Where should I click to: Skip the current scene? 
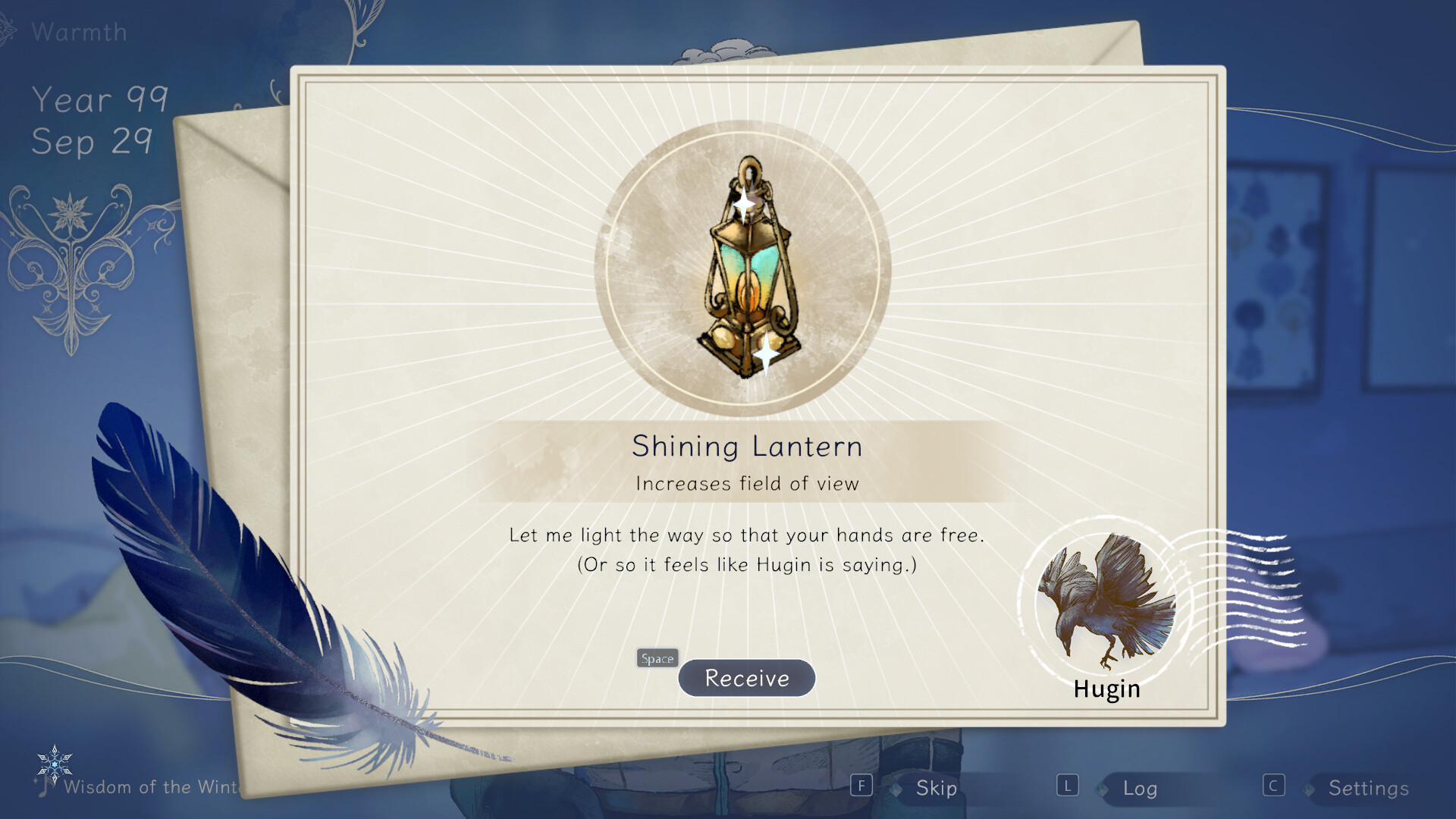936,788
